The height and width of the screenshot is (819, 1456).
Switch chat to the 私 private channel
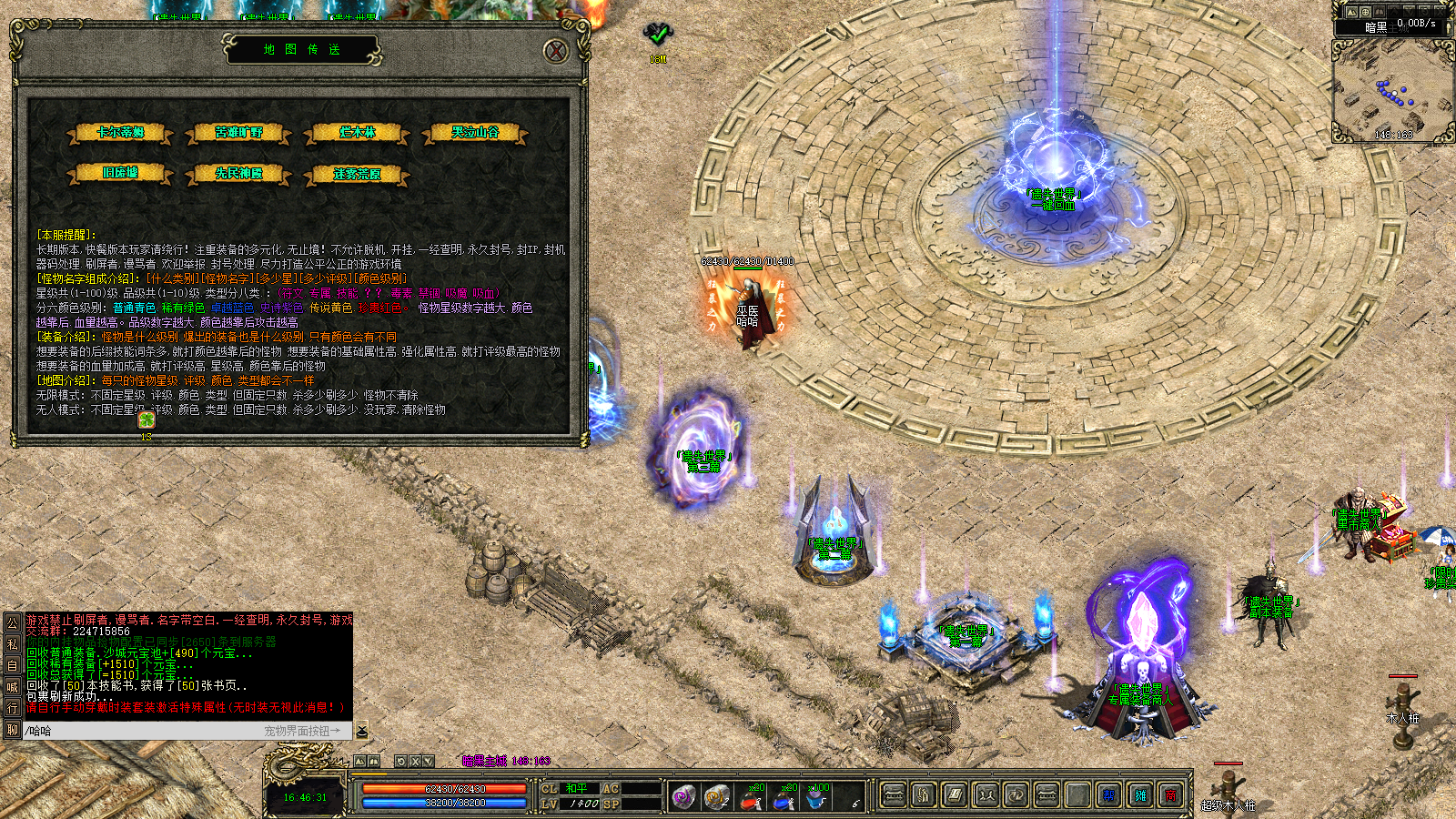(12, 644)
